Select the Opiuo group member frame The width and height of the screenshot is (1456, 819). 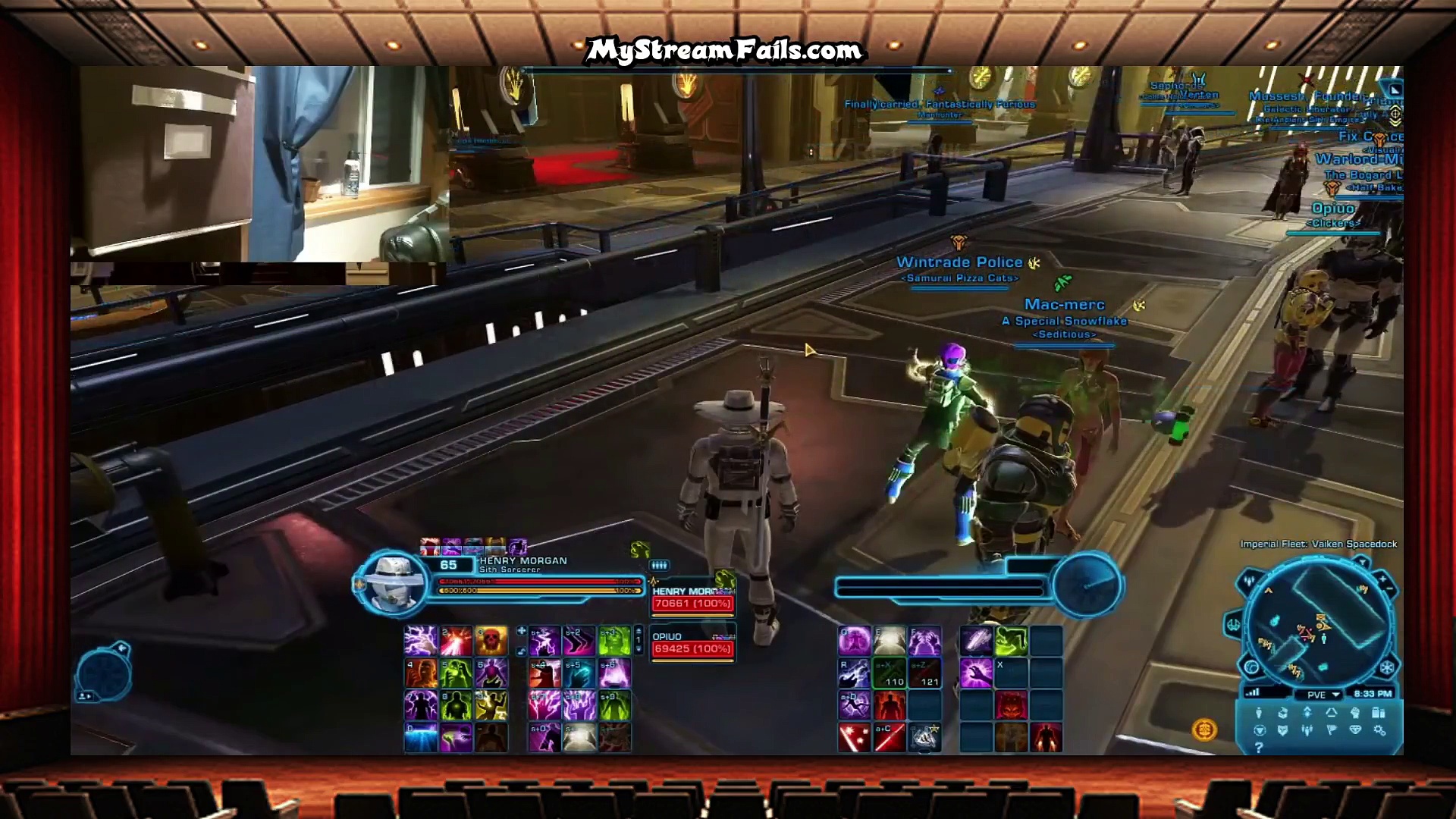[692, 645]
